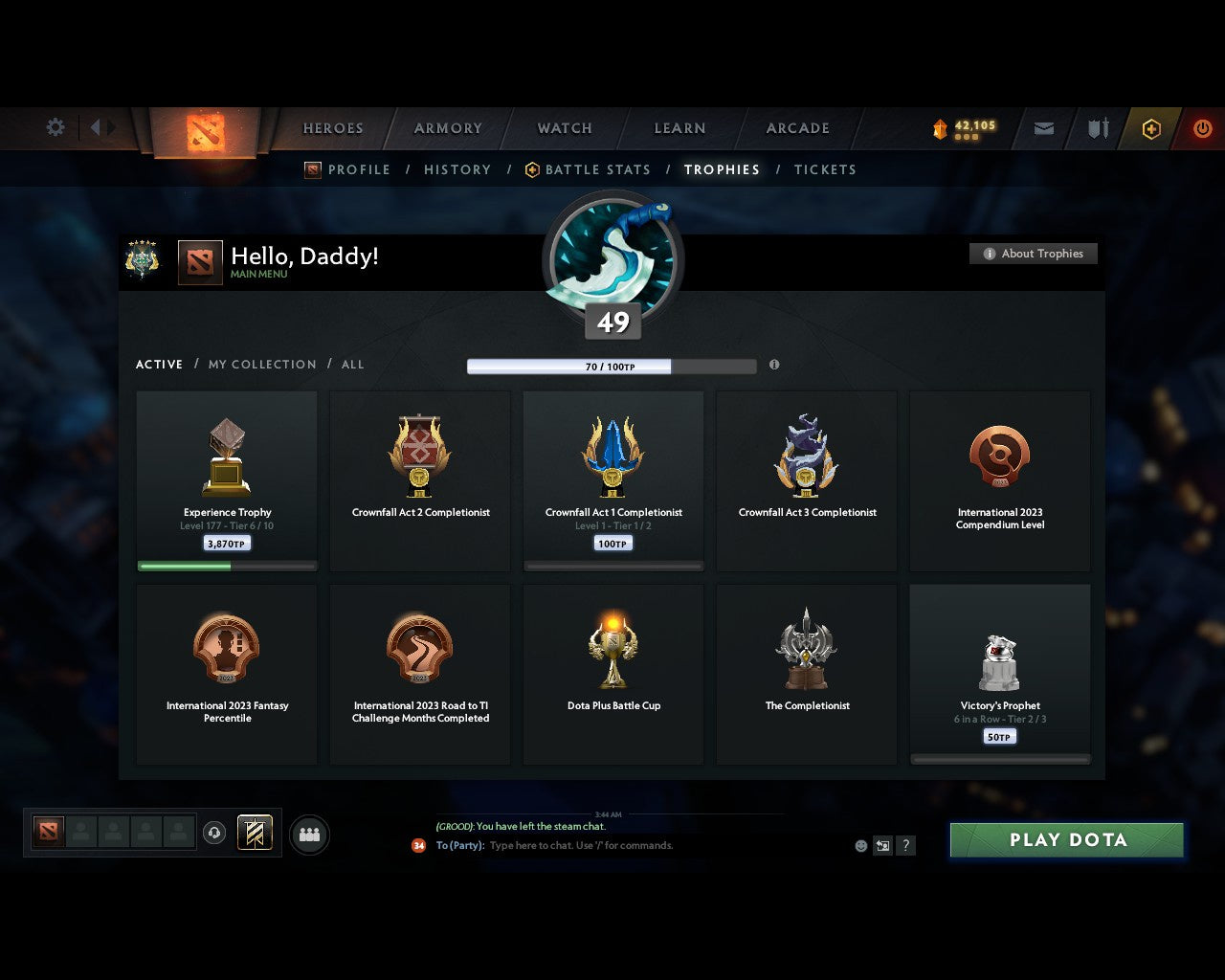Open chat options with the question mark icon
1225x980 pixels.
[905, 846]
